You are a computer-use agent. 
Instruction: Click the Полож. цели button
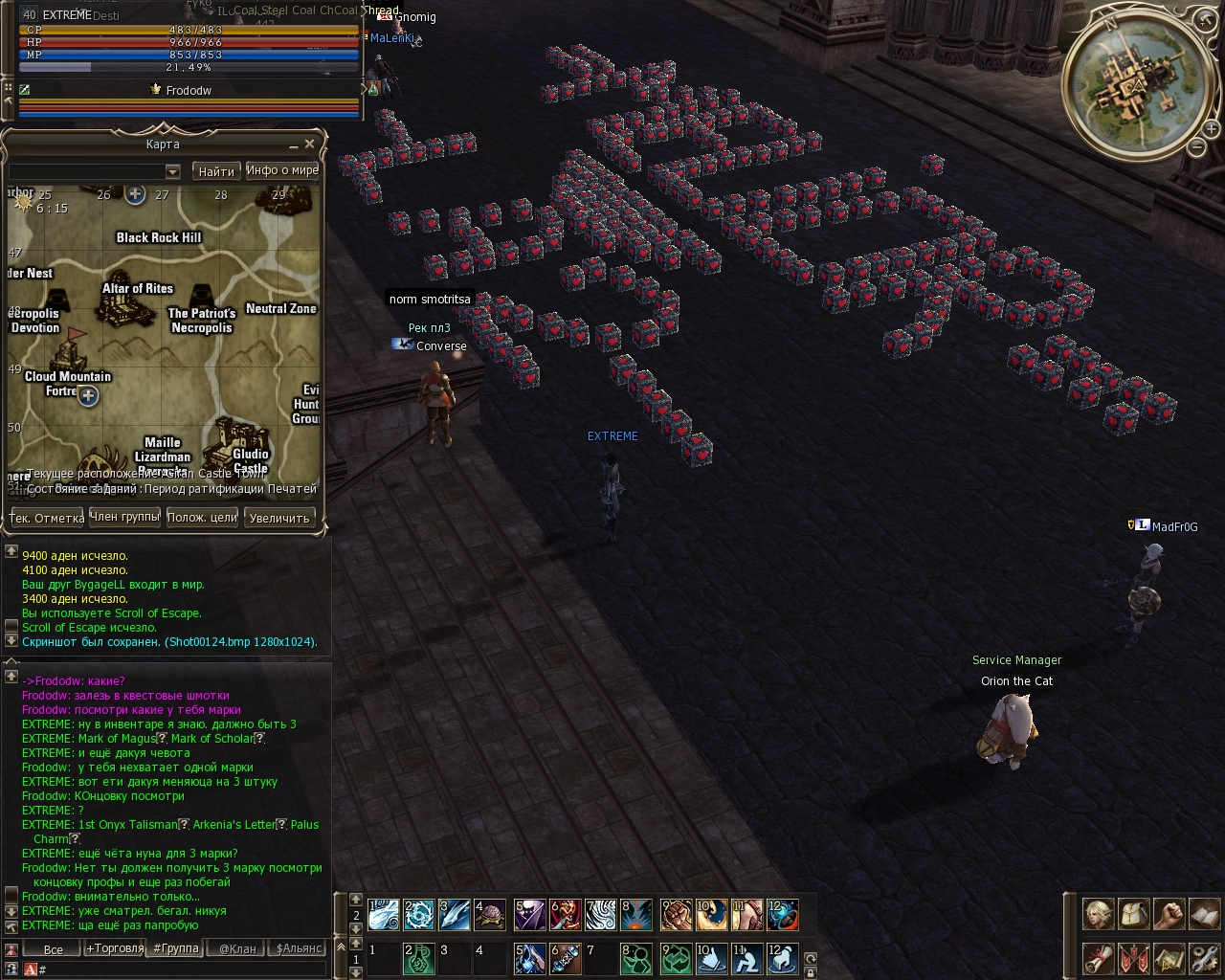point(202,518)
